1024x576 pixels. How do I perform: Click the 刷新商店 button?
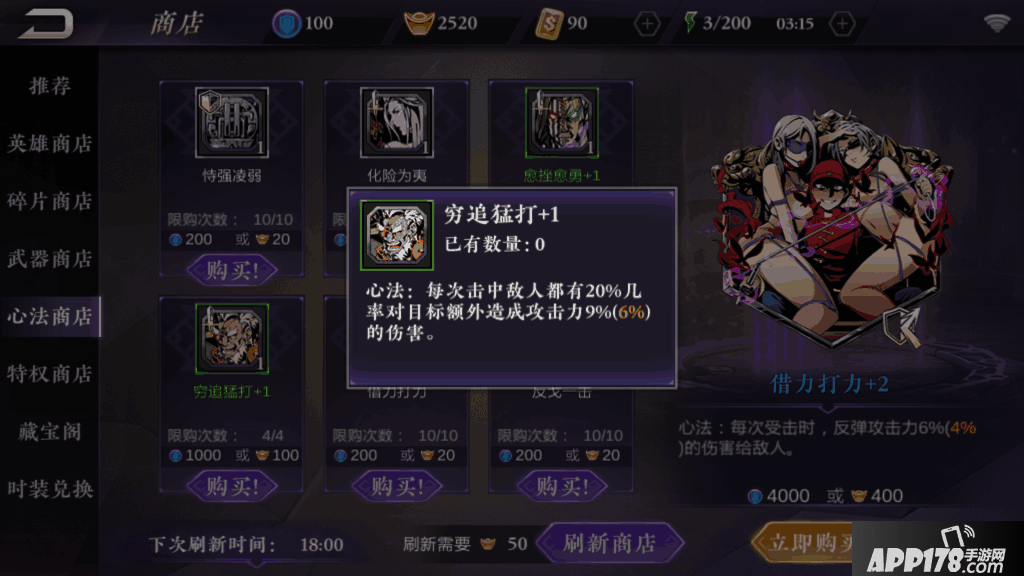click(x=609, y=543)
